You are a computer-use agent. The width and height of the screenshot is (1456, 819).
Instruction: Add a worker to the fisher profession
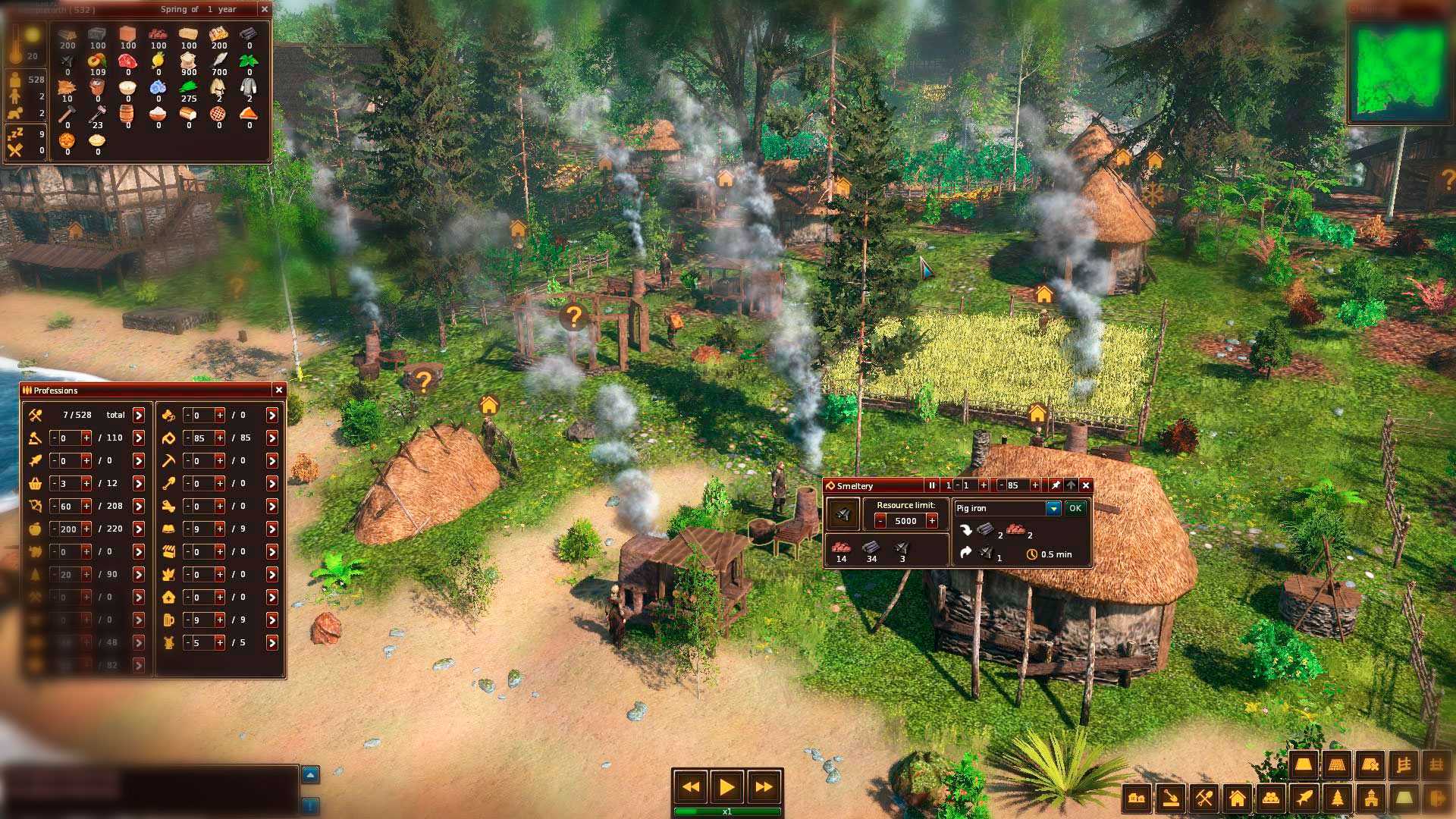coord(86,460)
